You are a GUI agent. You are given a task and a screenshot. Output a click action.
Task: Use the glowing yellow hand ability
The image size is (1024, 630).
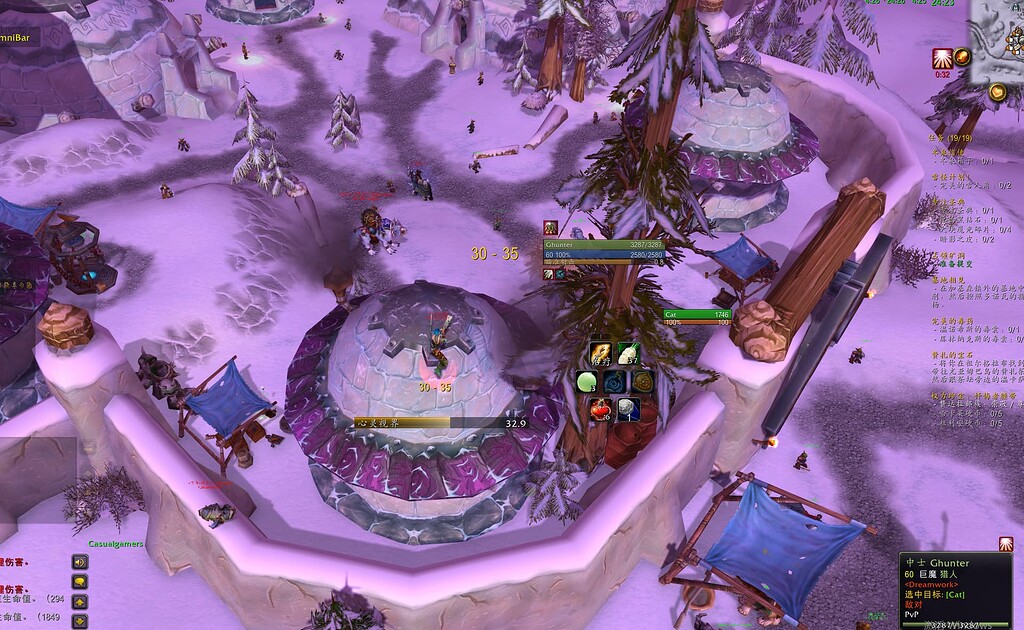tap(601, 352)
